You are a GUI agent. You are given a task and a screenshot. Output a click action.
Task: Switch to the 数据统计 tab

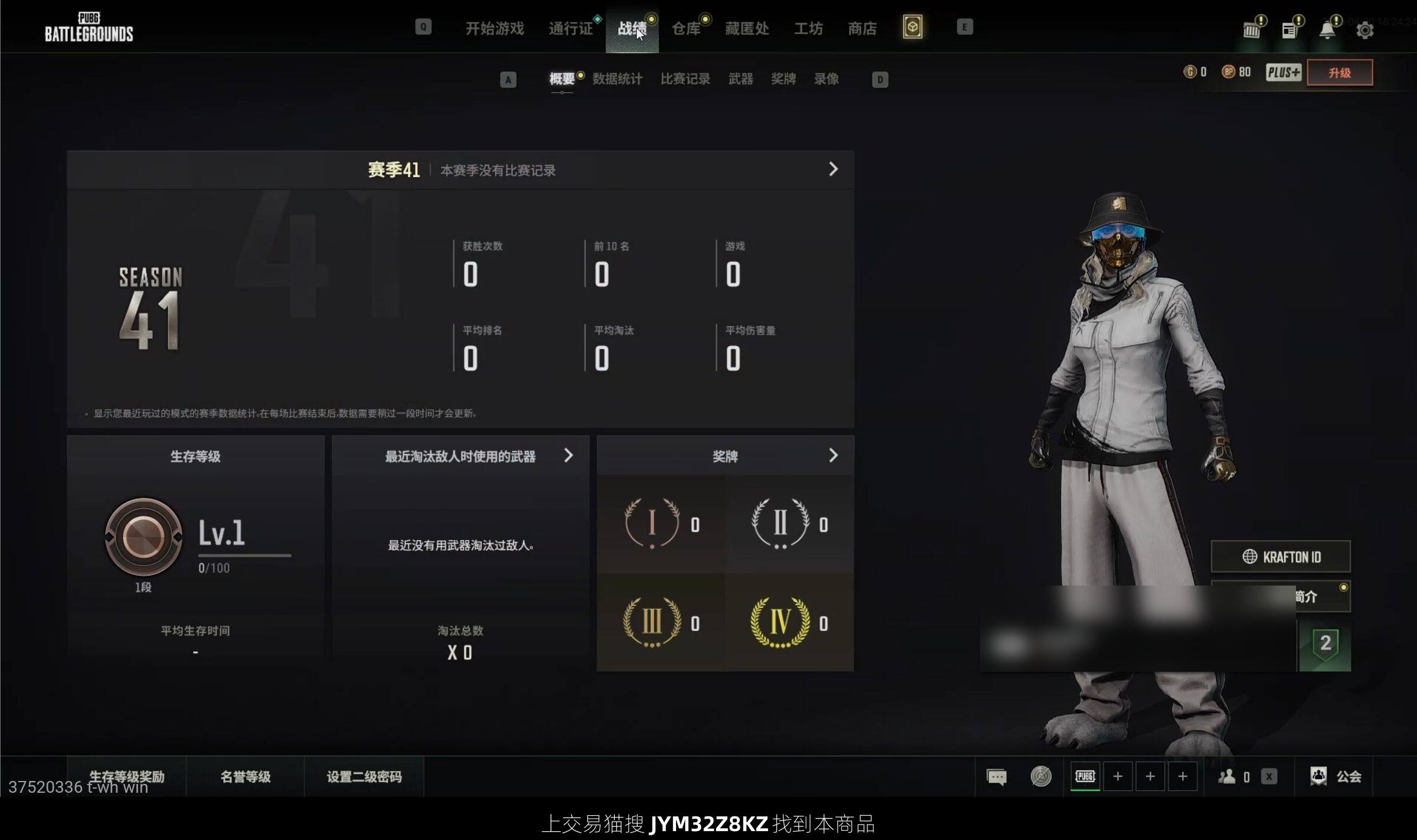(617, 79)
